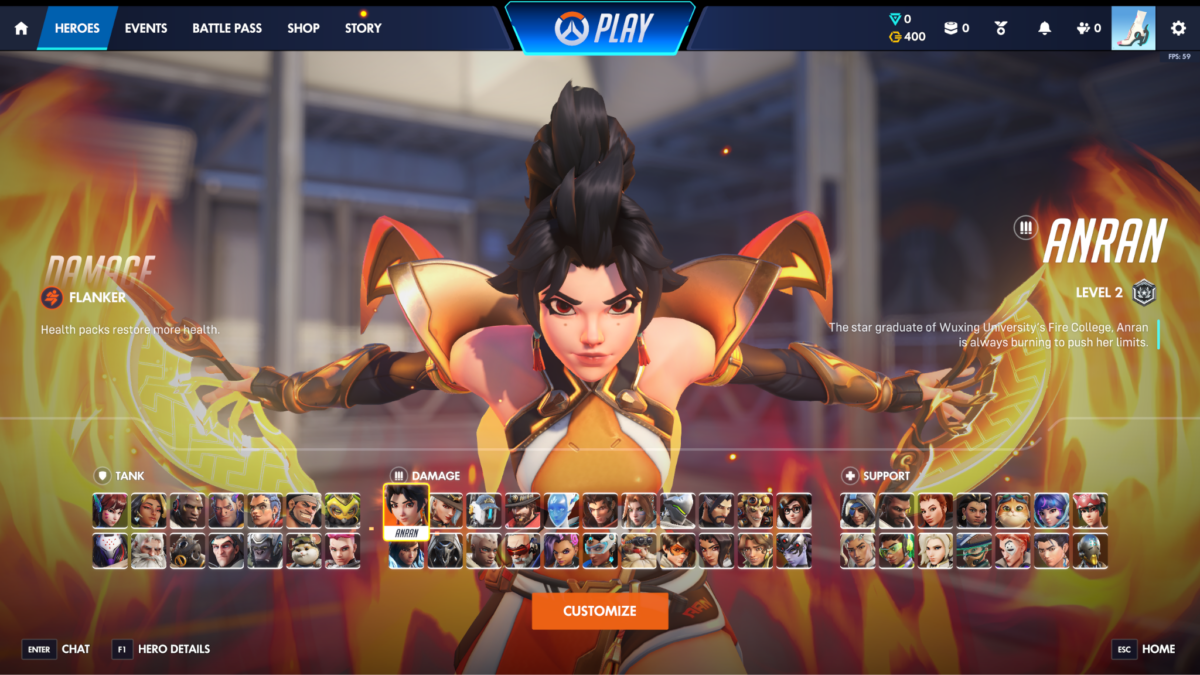The image size is (1200, 675).
Task: Go to the home screen icon
Action: [21, 28]
